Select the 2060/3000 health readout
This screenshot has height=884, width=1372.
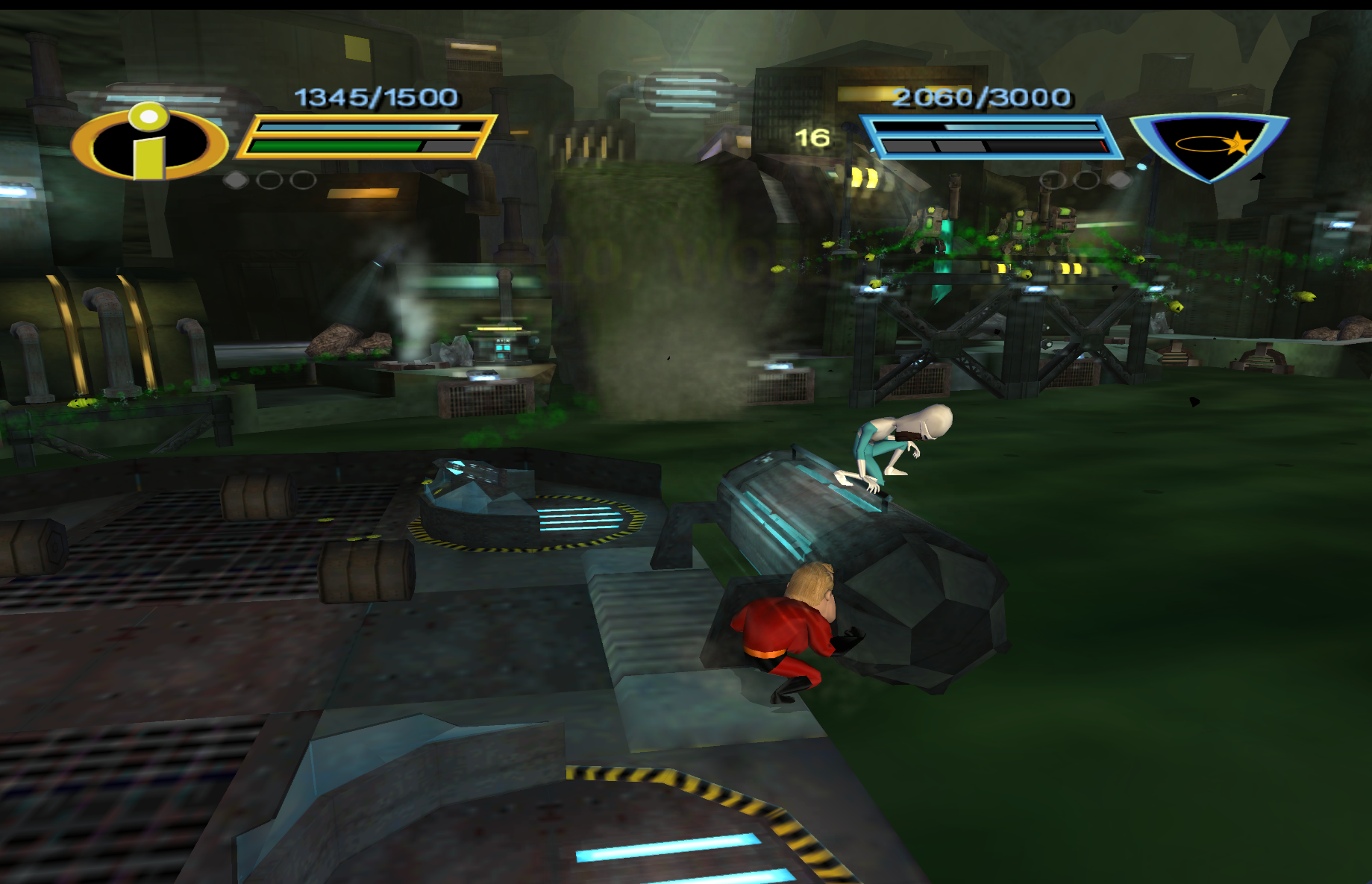click(983, 95)
